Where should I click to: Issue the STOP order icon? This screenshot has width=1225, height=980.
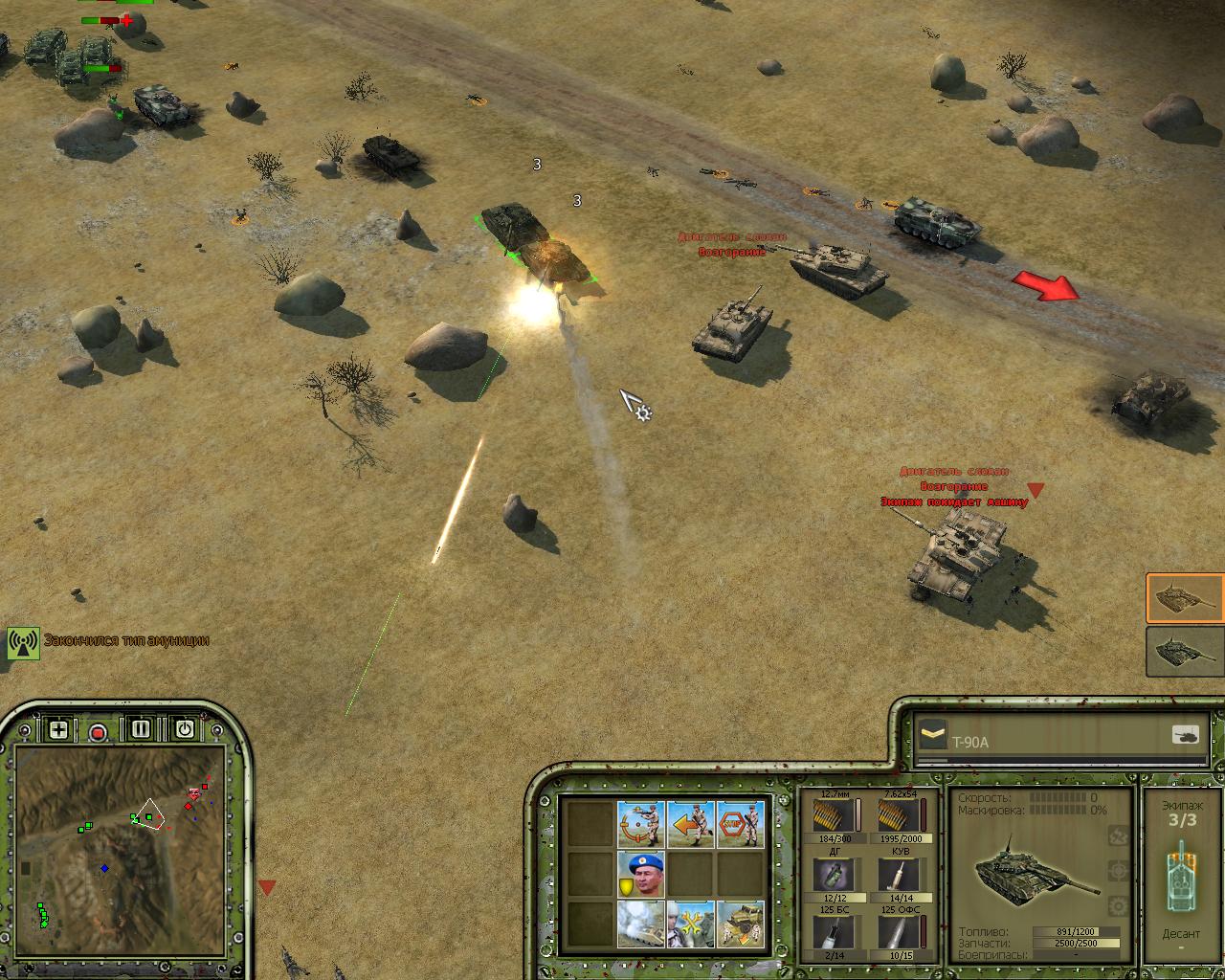740,824
